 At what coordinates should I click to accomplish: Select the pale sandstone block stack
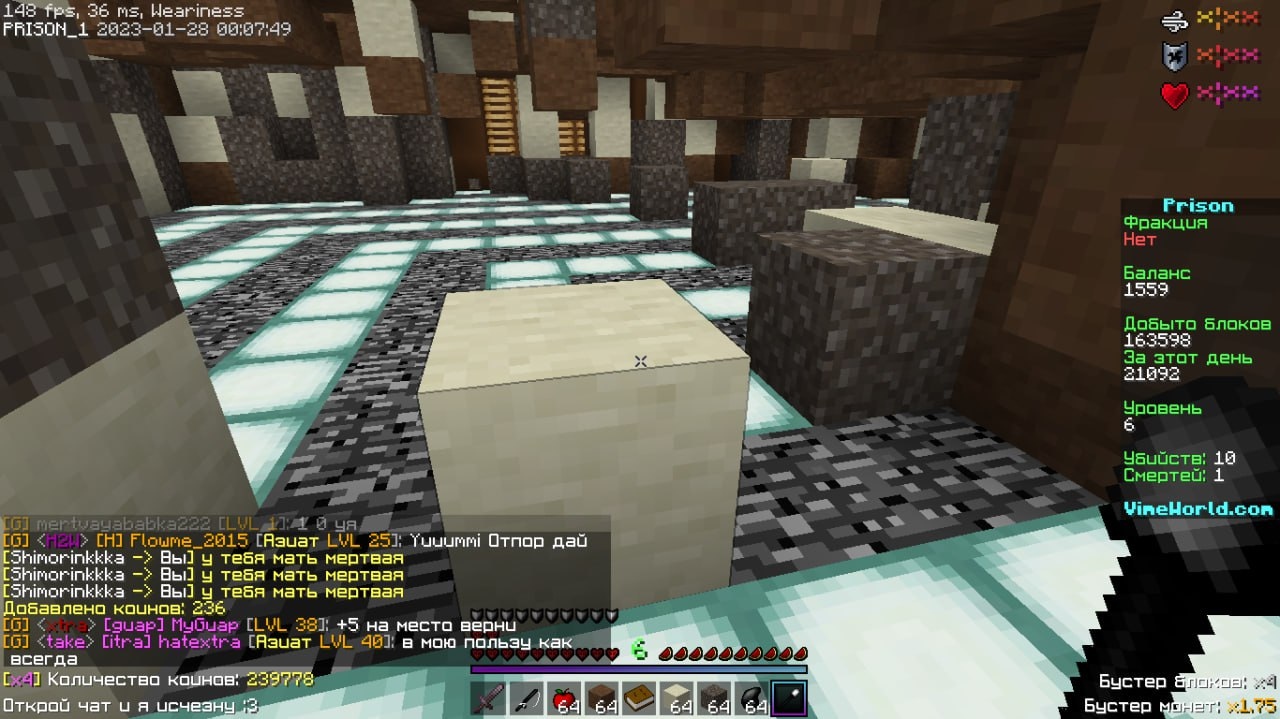[x=677, y=699]
